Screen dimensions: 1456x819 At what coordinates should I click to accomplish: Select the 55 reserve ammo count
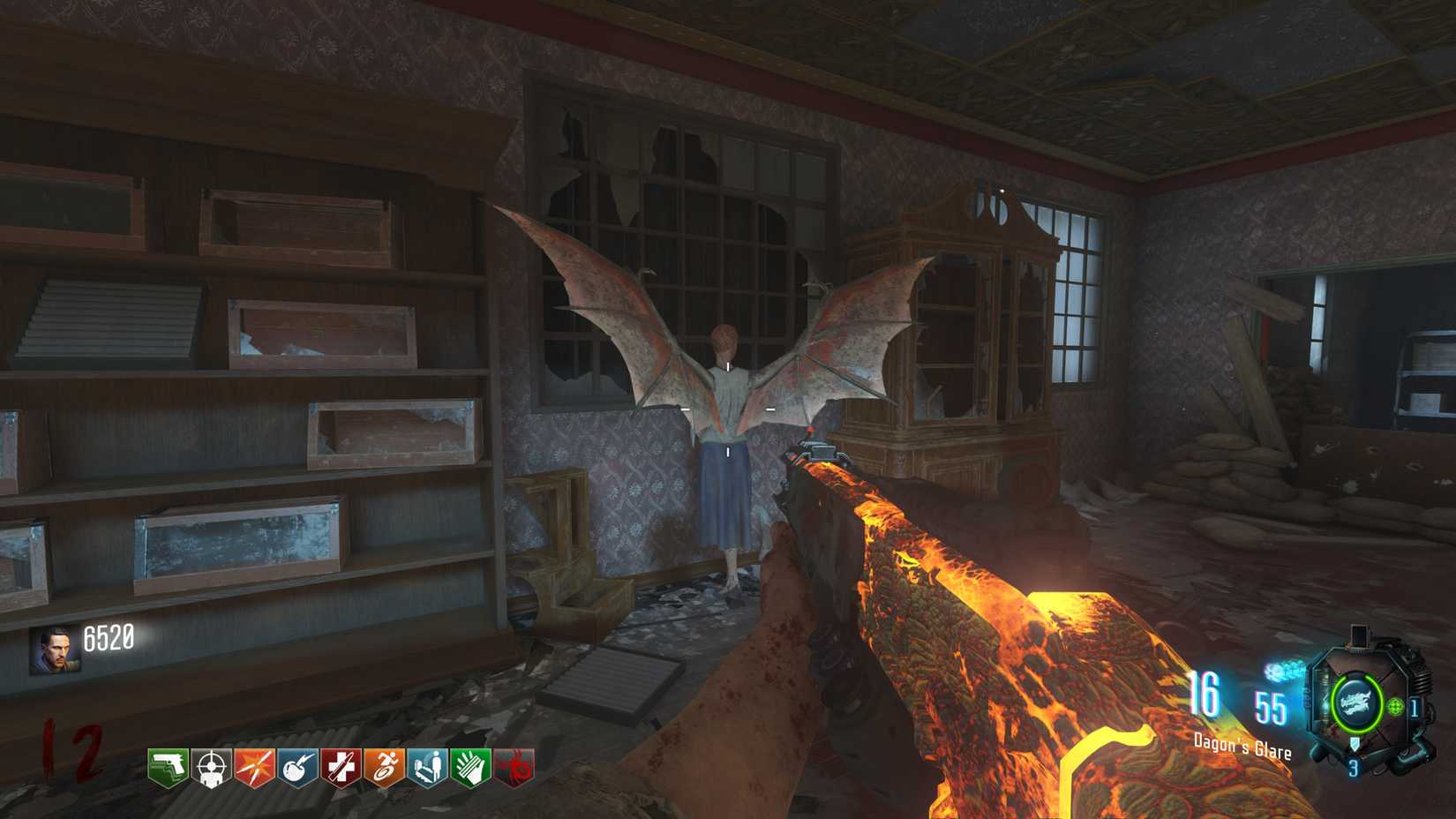tap(1271, 706)
